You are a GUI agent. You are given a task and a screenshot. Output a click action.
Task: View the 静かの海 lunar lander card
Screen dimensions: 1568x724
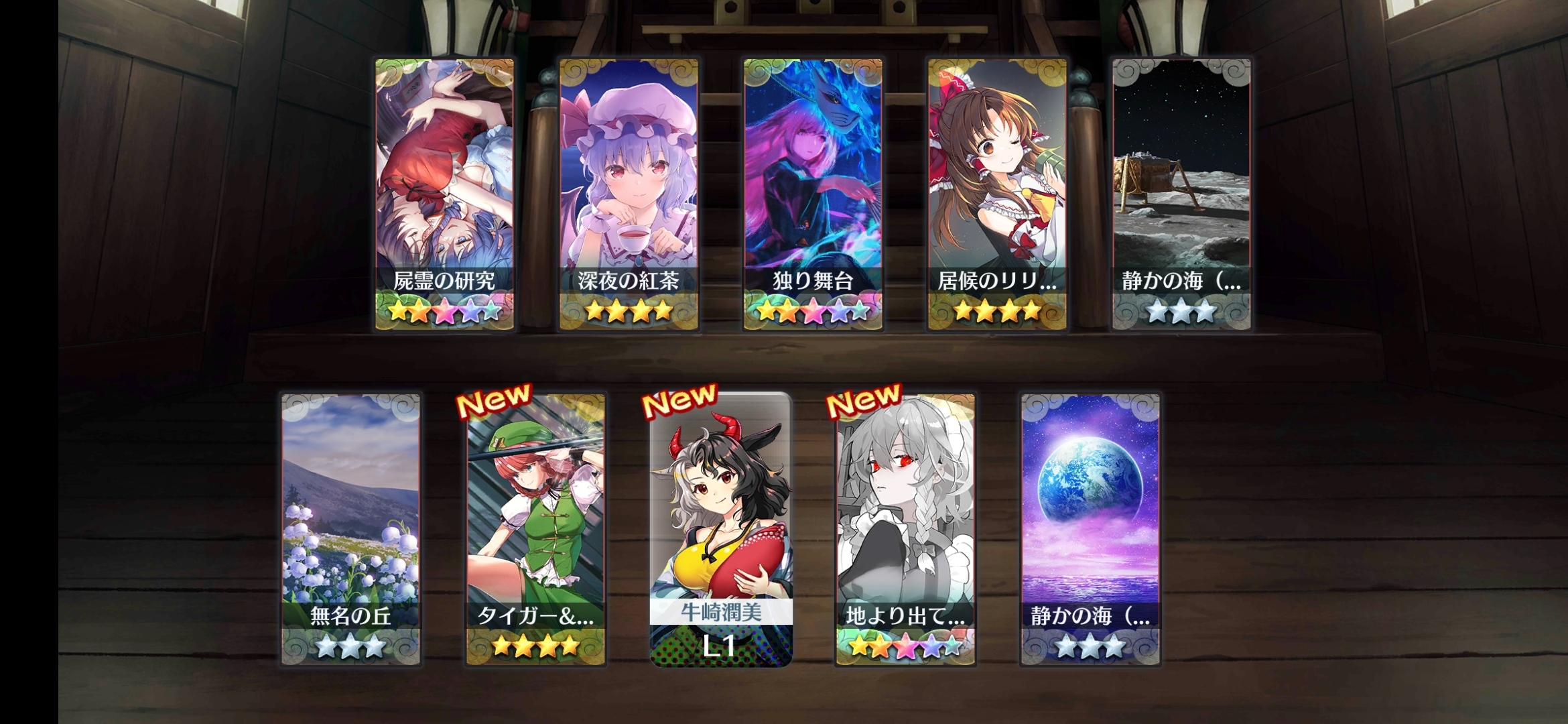coord(1181,194)
